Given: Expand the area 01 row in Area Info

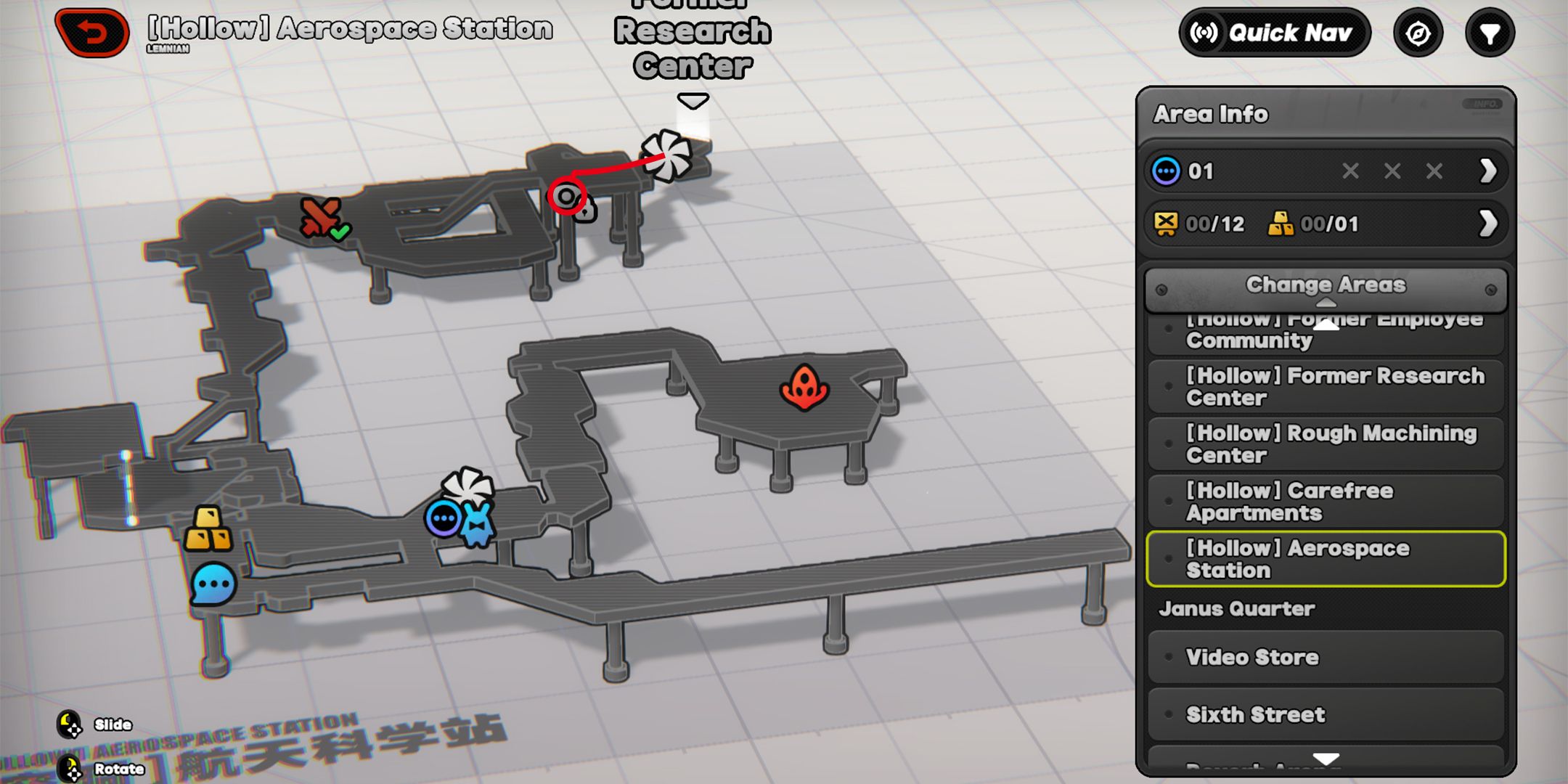Looking at the screenshot, I should 1489,171.
